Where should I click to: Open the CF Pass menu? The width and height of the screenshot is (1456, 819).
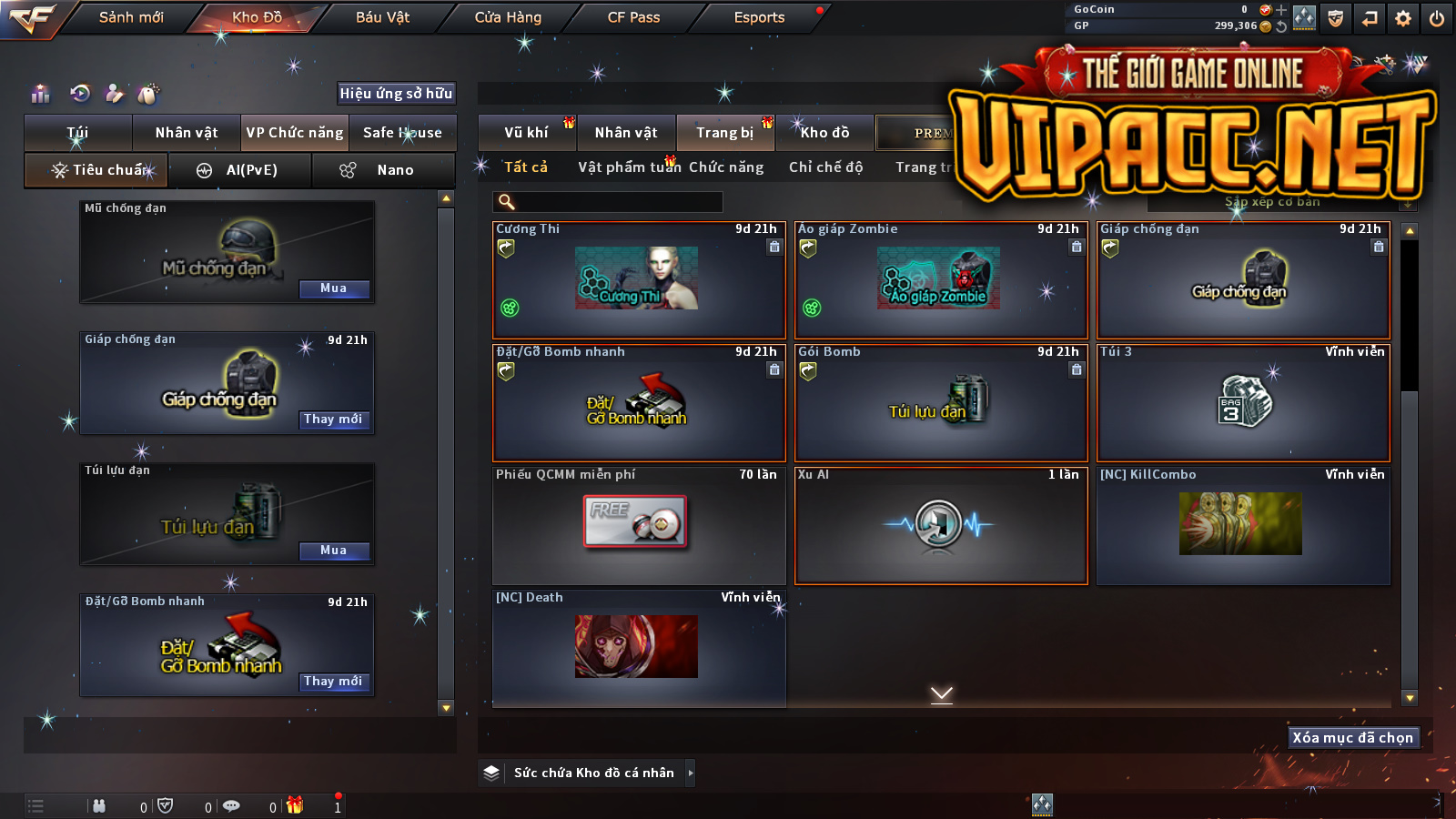(633, 17)
